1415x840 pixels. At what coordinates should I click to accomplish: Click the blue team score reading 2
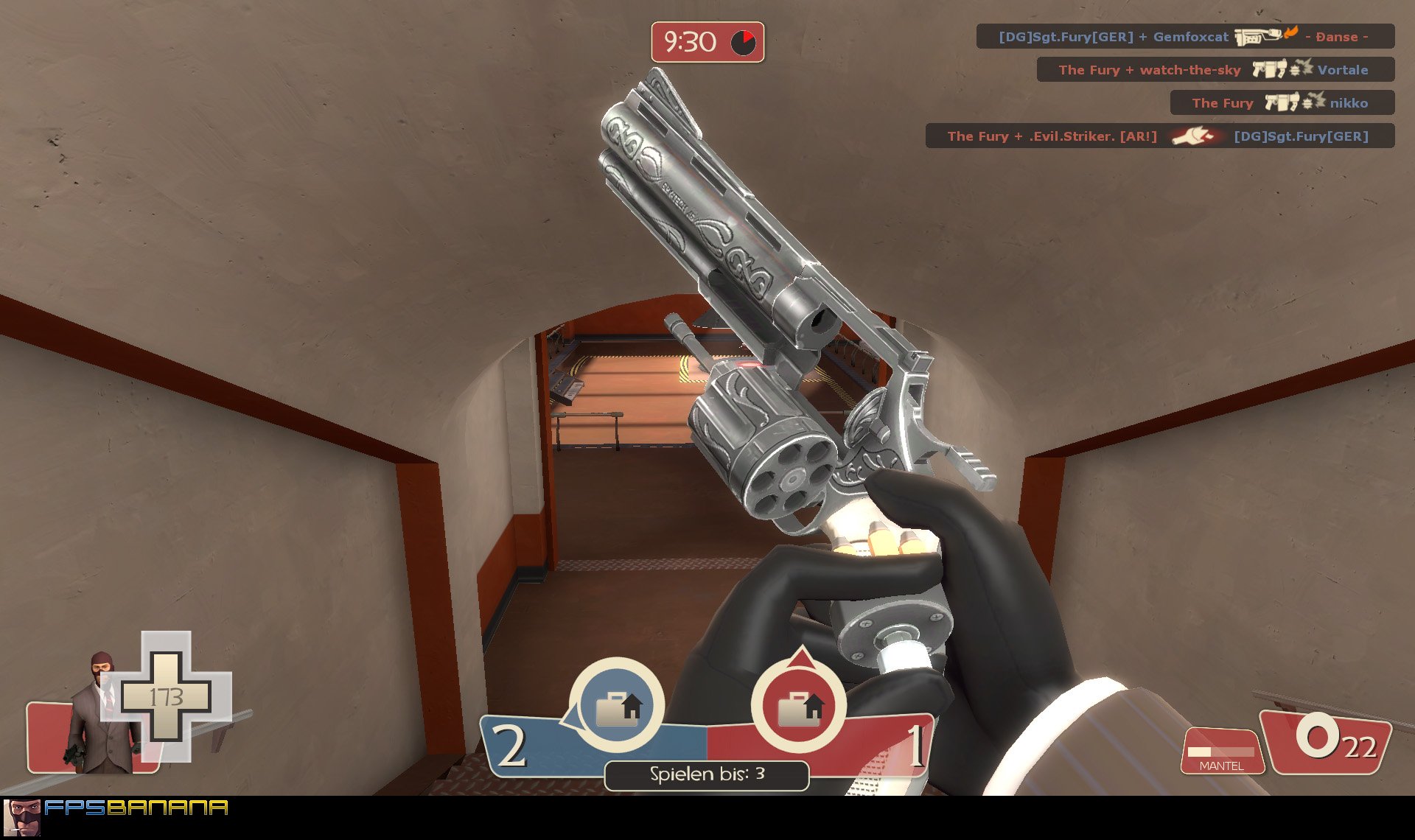click(509, 746)
